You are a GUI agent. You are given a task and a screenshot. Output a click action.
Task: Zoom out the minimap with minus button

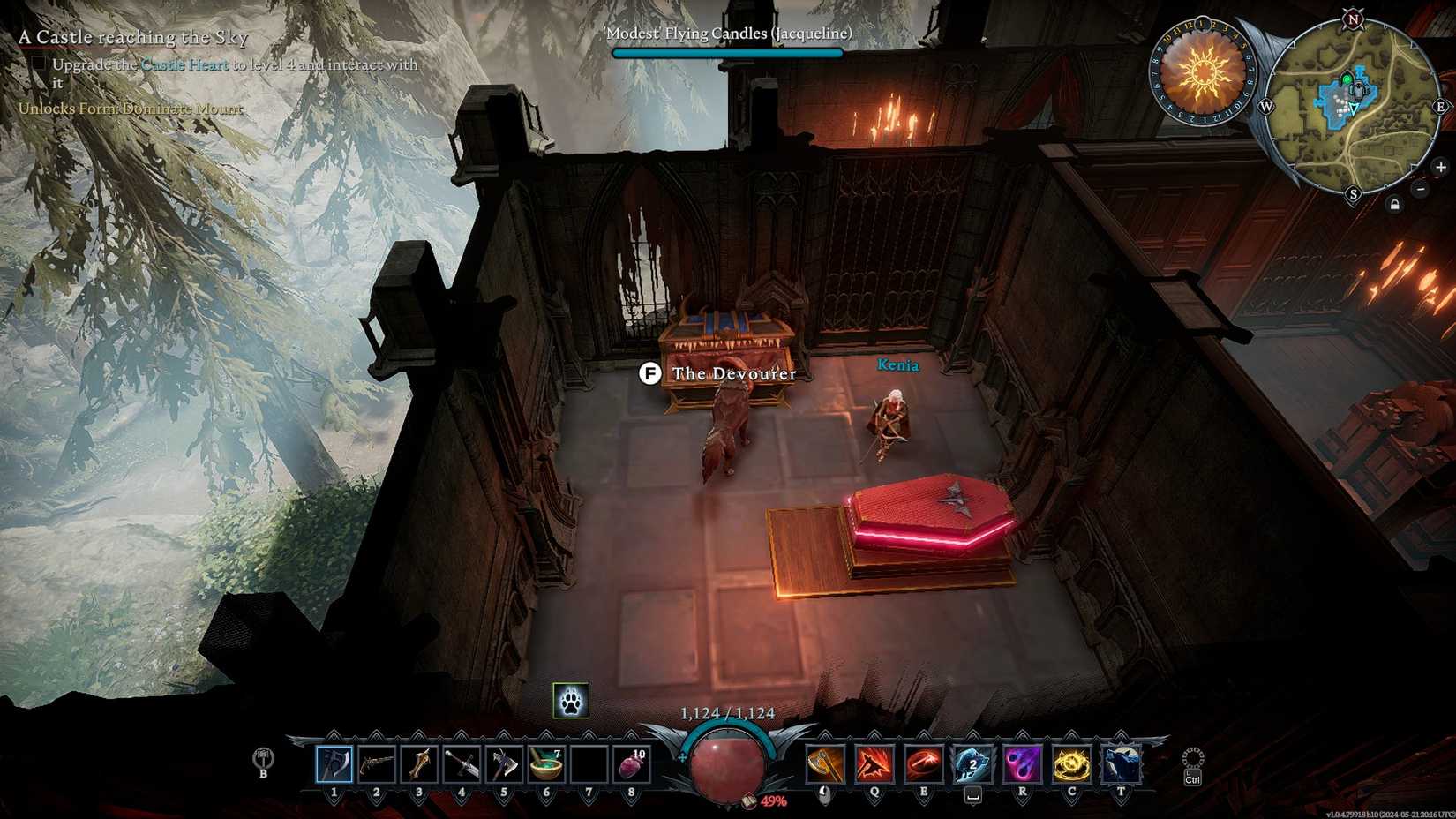(x=1420, y=189)
